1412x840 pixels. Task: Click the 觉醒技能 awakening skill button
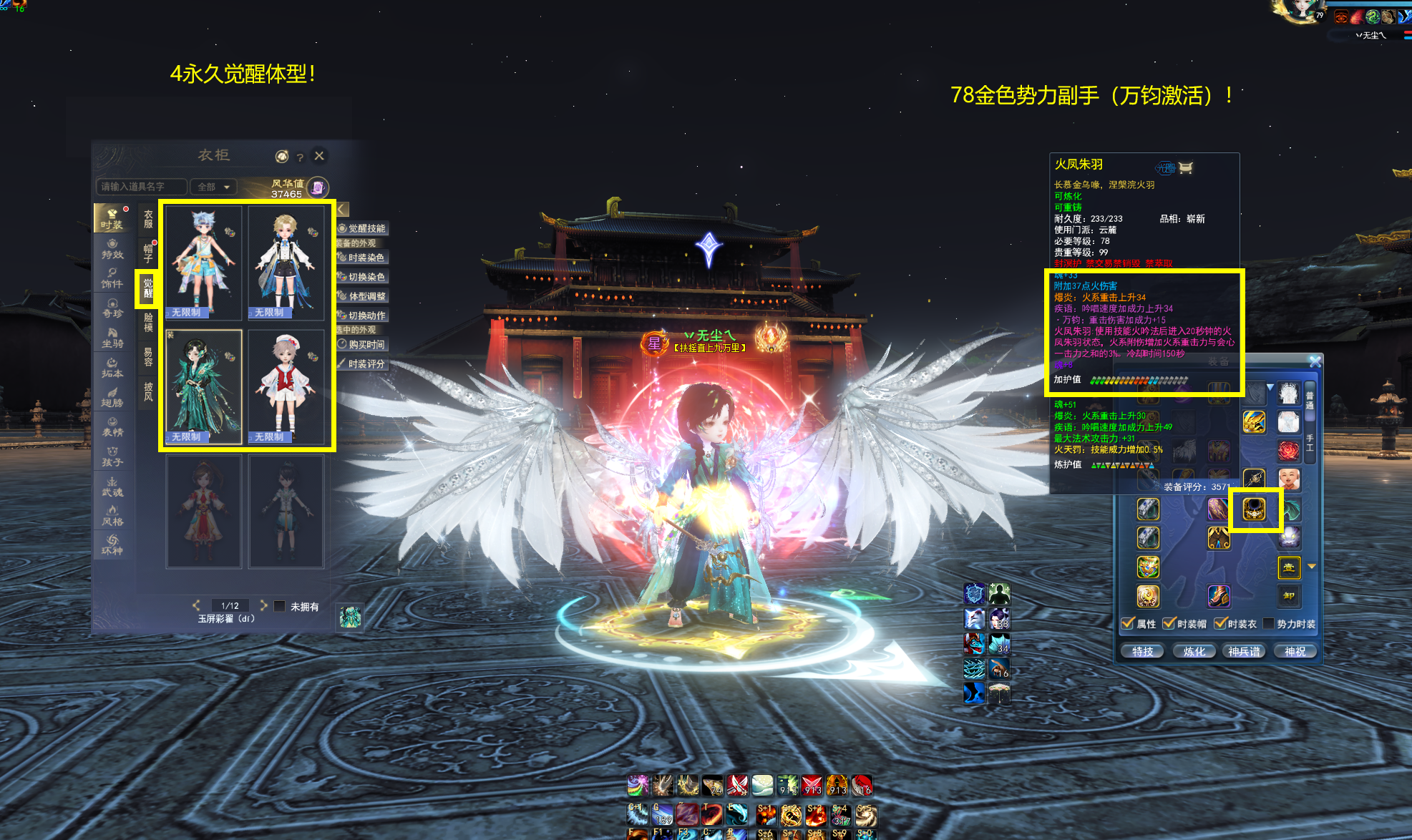(362, 228)
